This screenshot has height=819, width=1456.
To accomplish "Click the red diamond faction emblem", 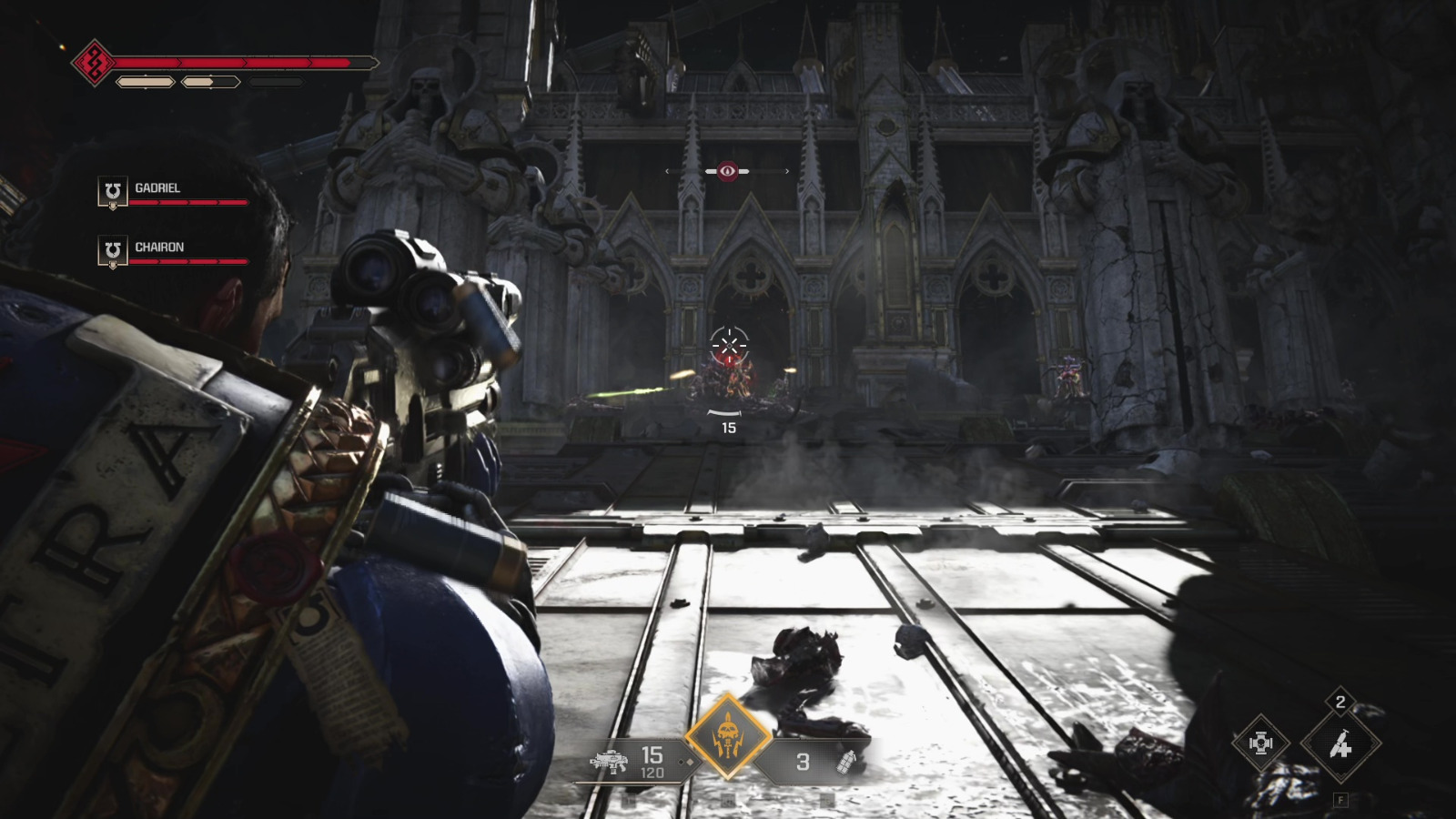I will 96,64.
